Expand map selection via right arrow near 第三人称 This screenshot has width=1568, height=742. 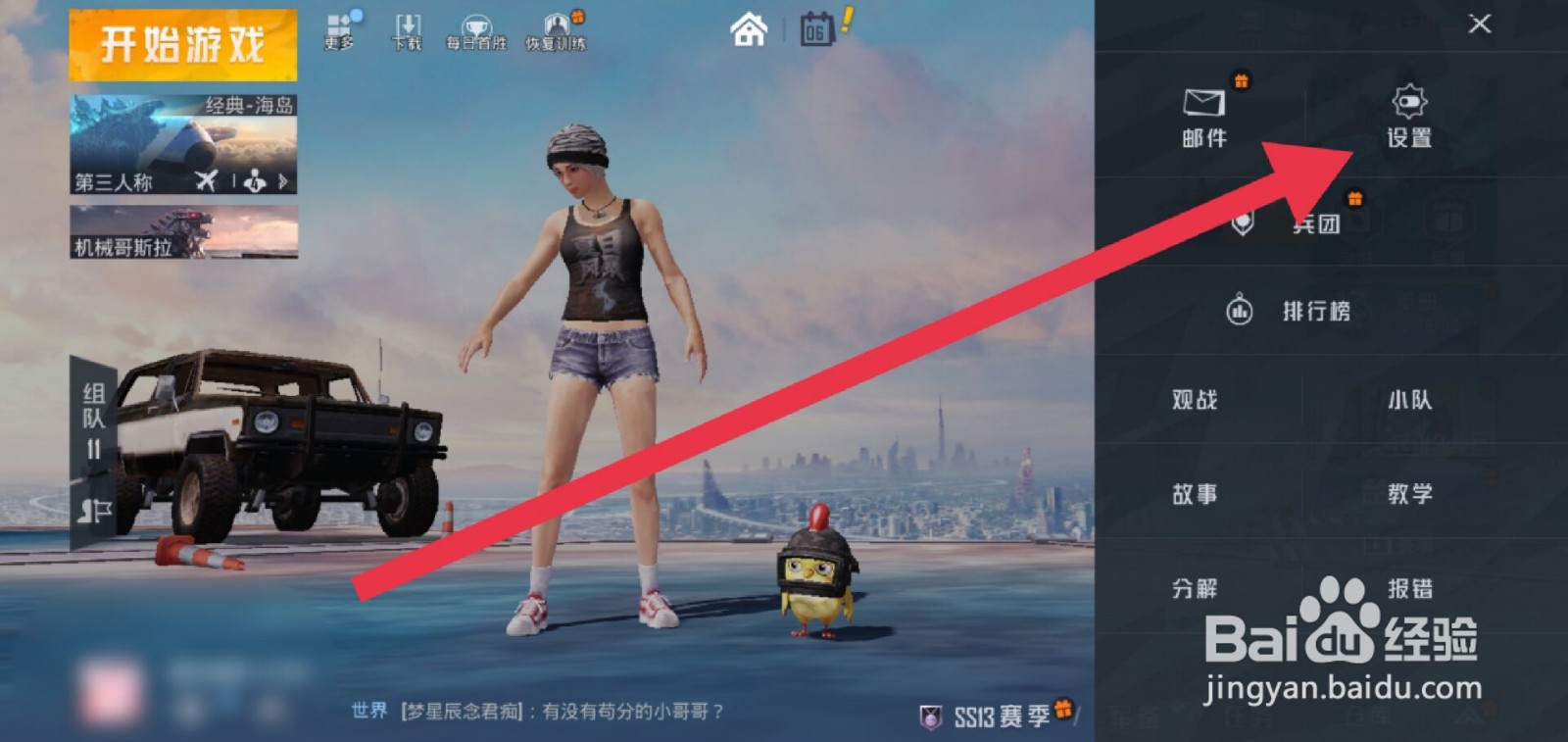click(x=282, y=180)
